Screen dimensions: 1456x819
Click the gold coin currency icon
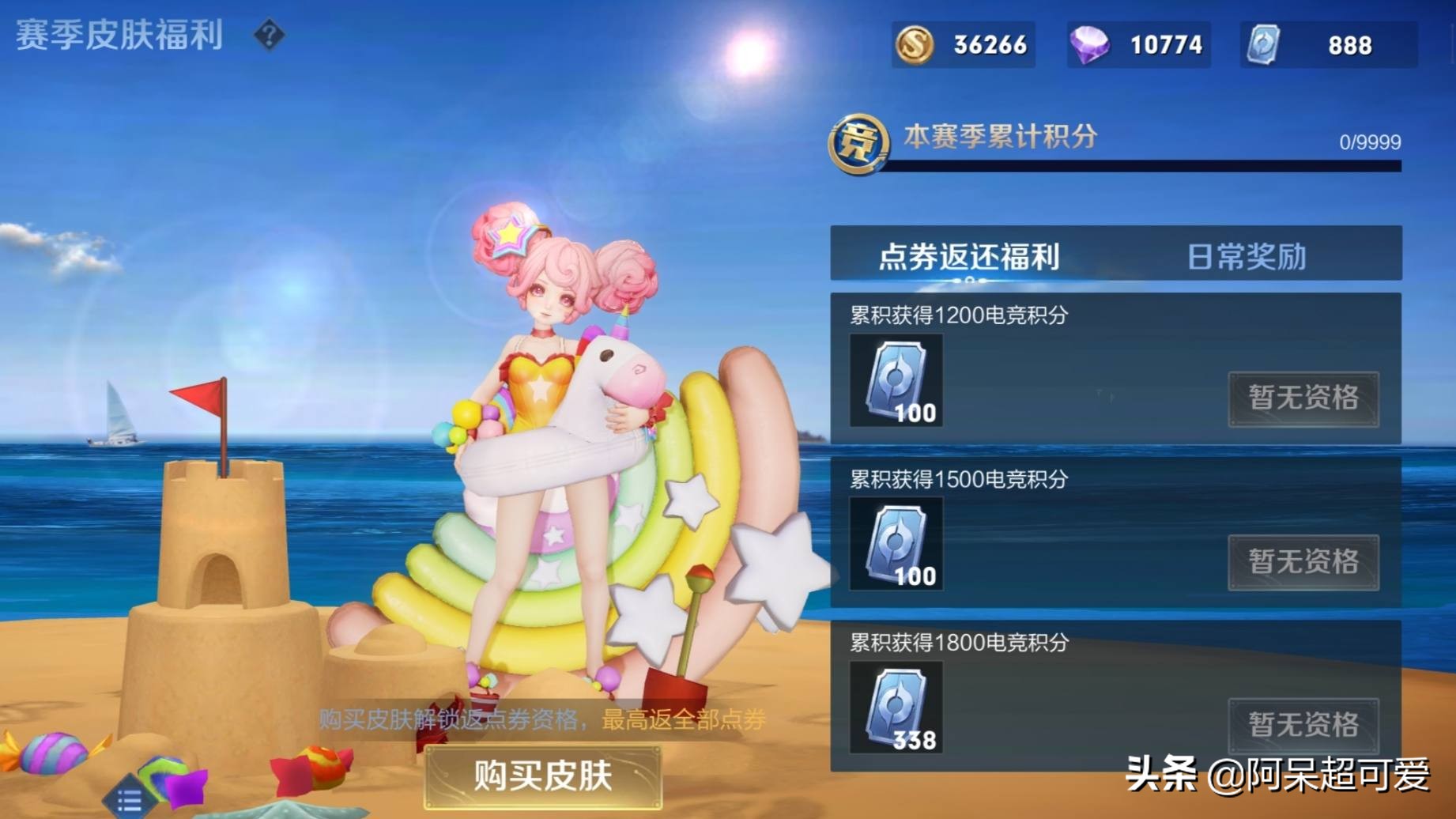pyautogui.click(x=917, y=45)
